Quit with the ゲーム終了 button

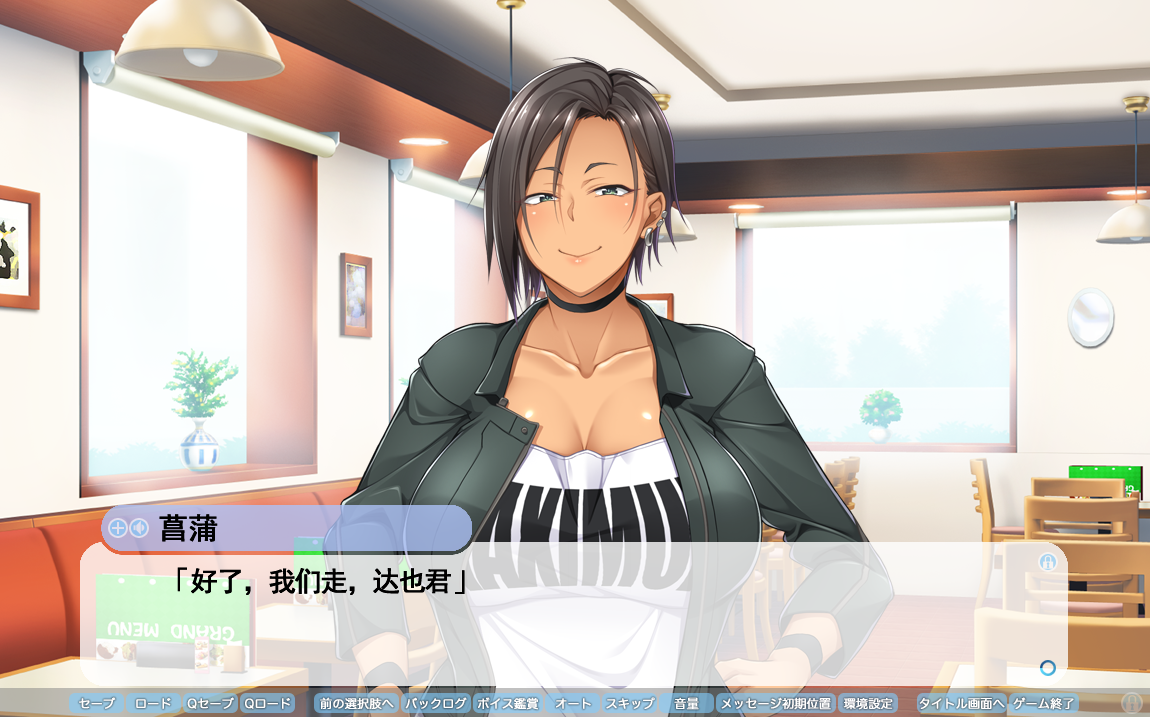[x=1044, y=704]
